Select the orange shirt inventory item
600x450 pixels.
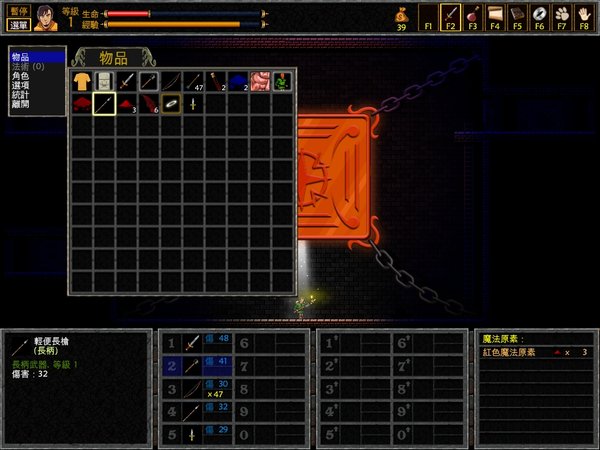click(81, 81)
